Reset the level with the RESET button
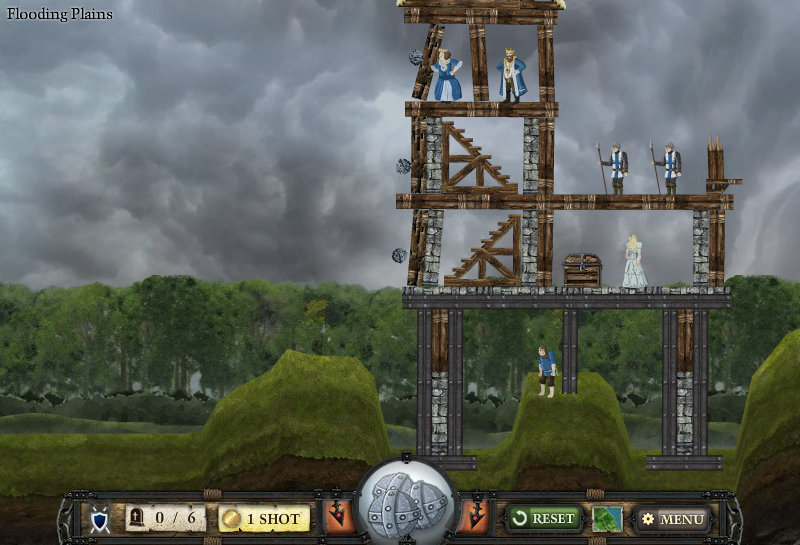 tap(544, 518)
